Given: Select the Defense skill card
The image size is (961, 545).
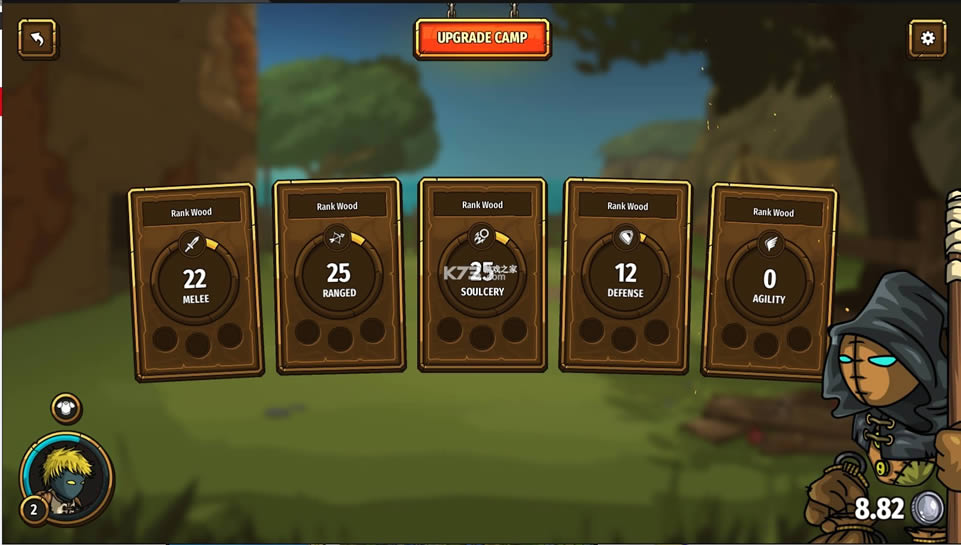Looking at the screenshot, I should pos(626,275).
